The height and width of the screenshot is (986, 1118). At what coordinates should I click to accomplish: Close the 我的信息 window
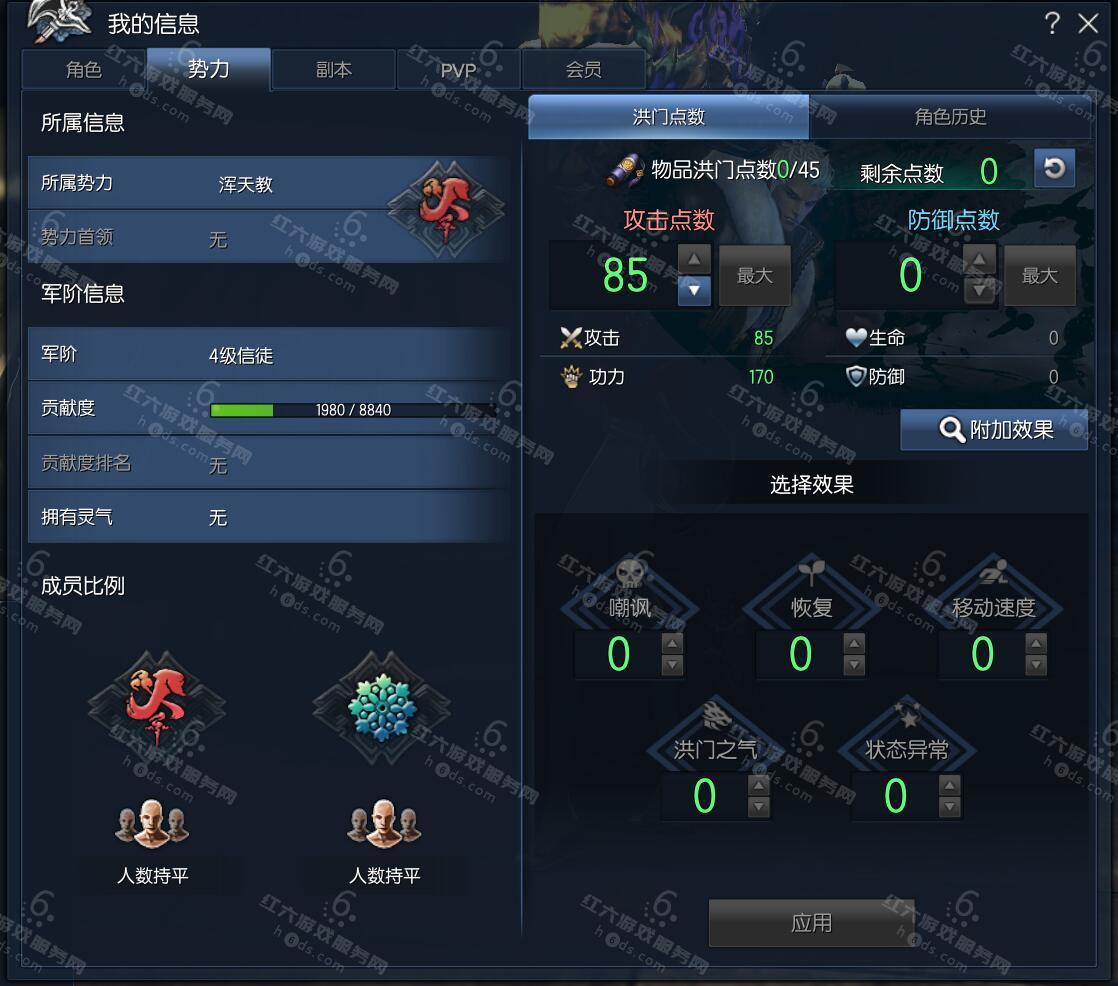[x=1088, y=24]
